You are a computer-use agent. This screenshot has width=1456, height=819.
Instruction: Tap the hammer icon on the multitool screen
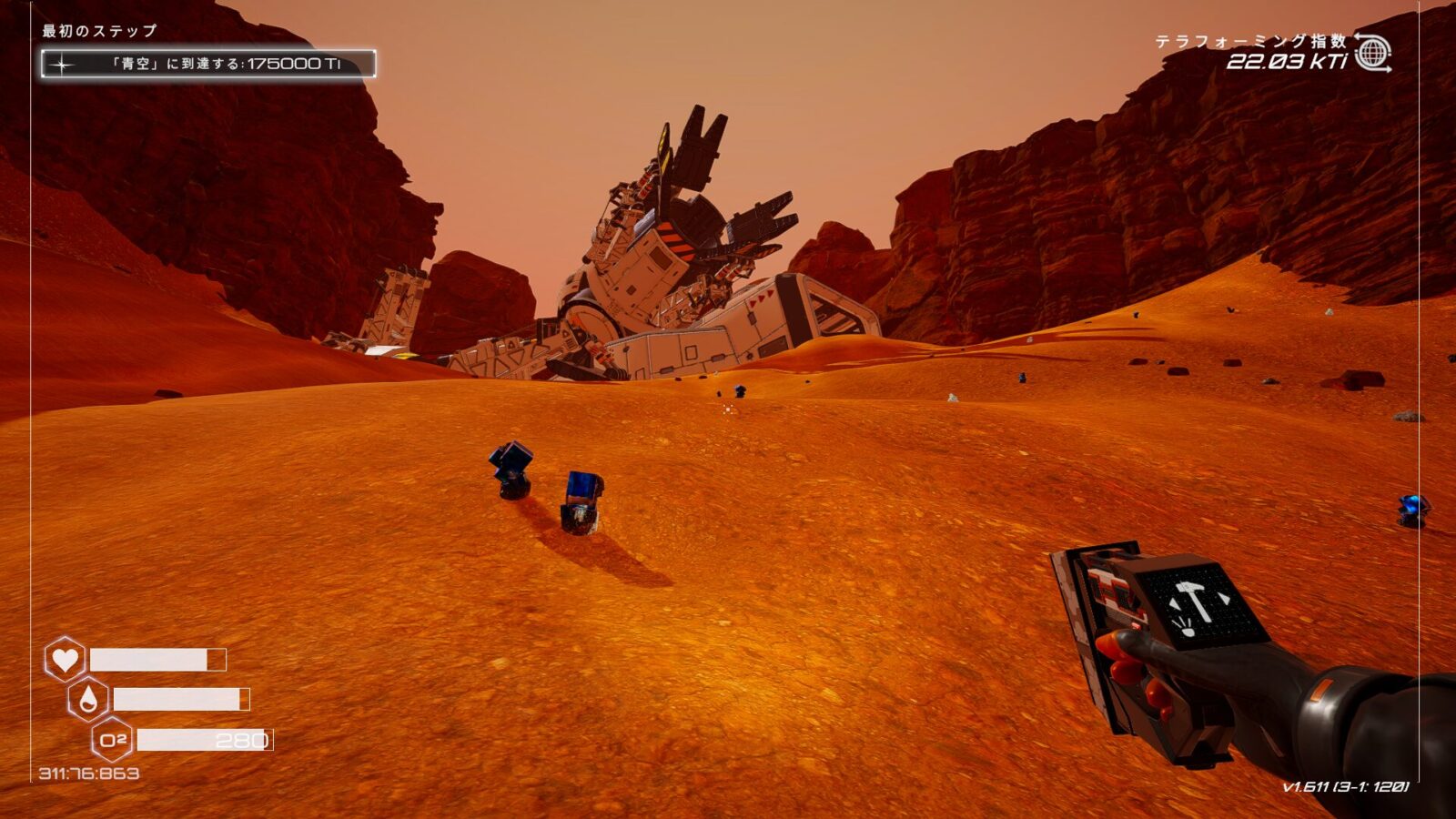point(1193,602)
